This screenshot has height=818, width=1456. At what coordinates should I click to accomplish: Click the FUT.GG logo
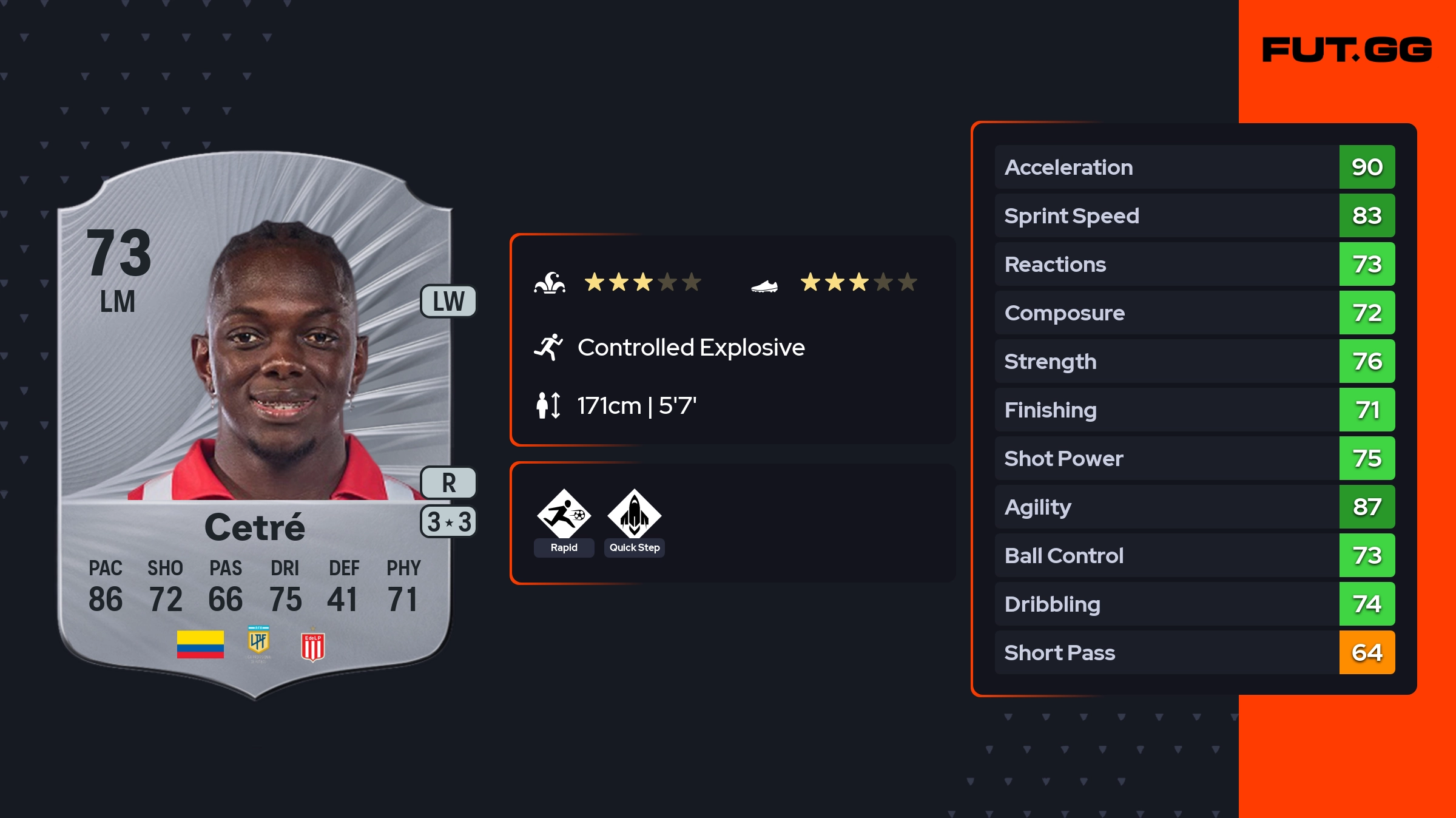[1347, 50]
